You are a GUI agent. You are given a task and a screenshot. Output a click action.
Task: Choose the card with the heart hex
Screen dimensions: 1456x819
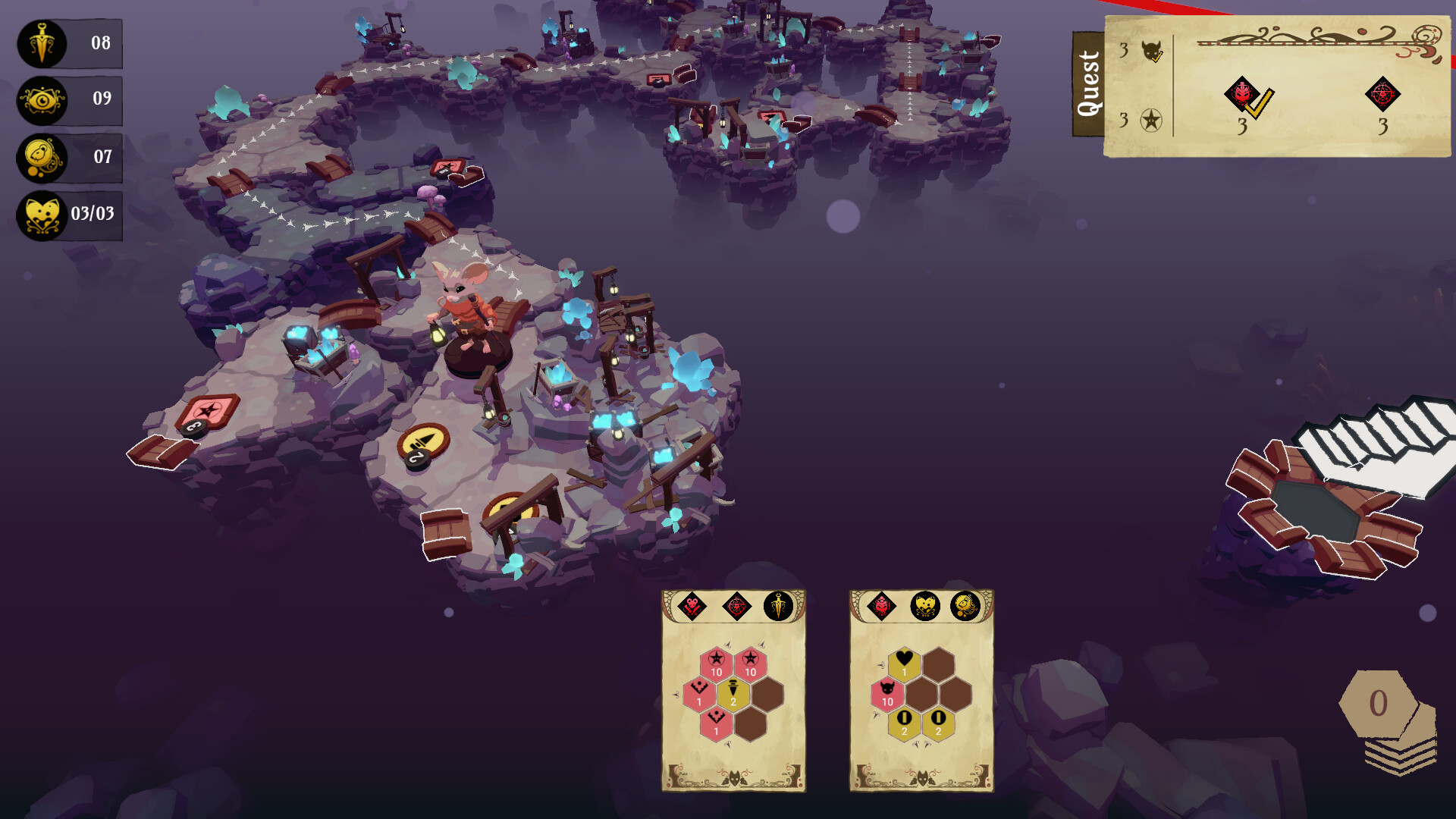(921, 691)
